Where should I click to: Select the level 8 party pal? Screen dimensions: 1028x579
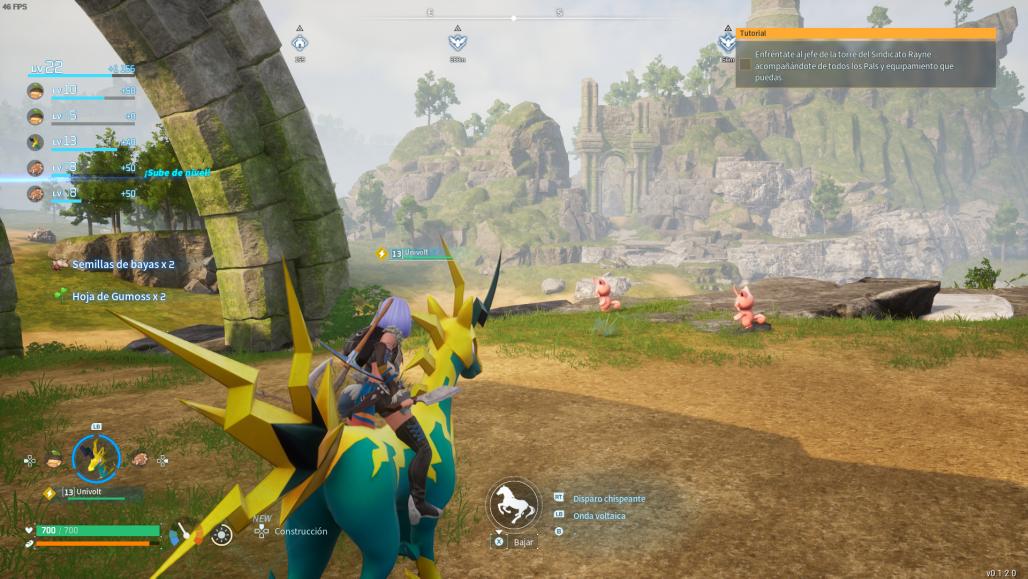[36, 193]
